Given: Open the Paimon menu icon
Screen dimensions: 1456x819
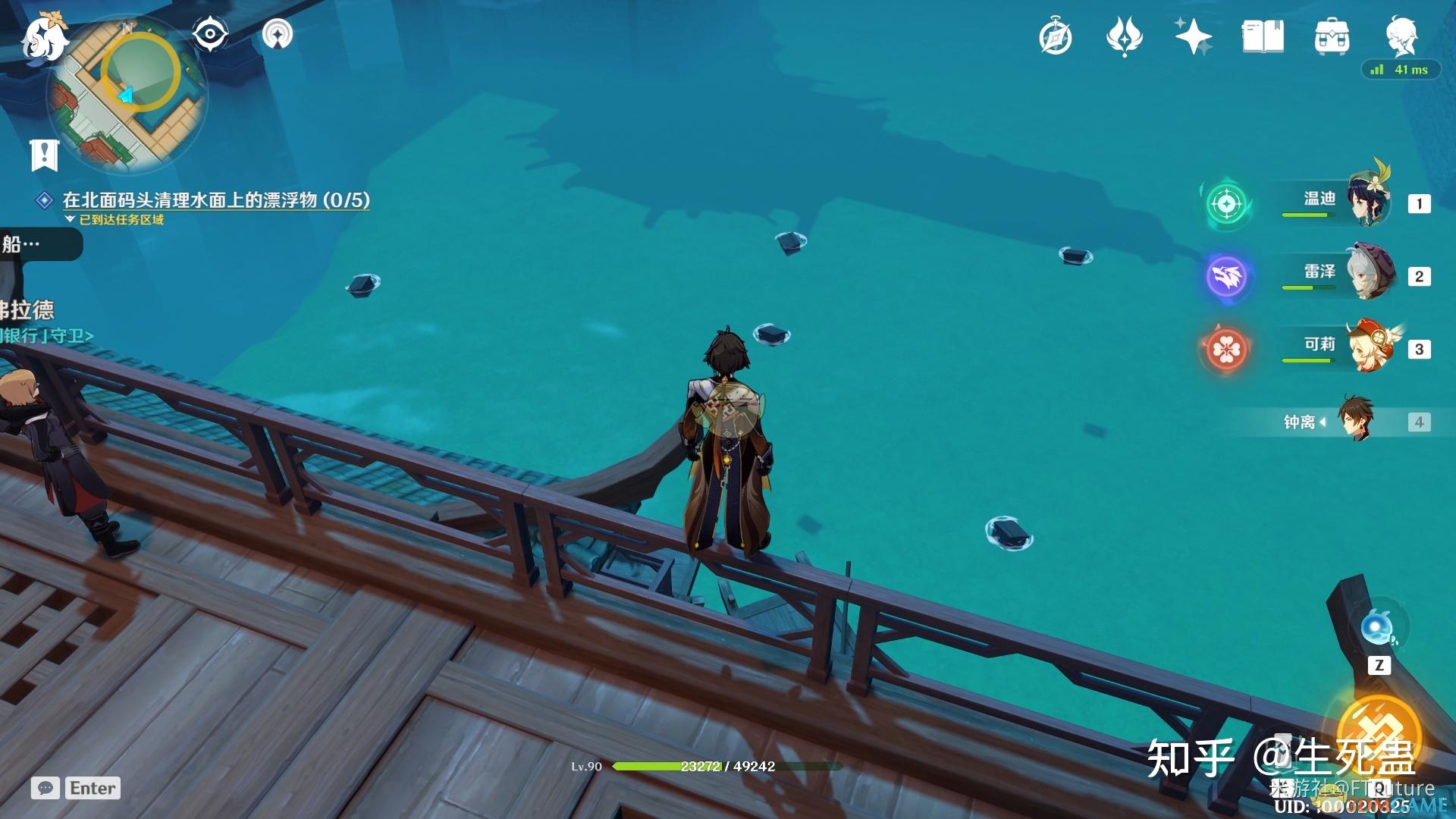Looking at the screenshot, I should click(42, 38).
